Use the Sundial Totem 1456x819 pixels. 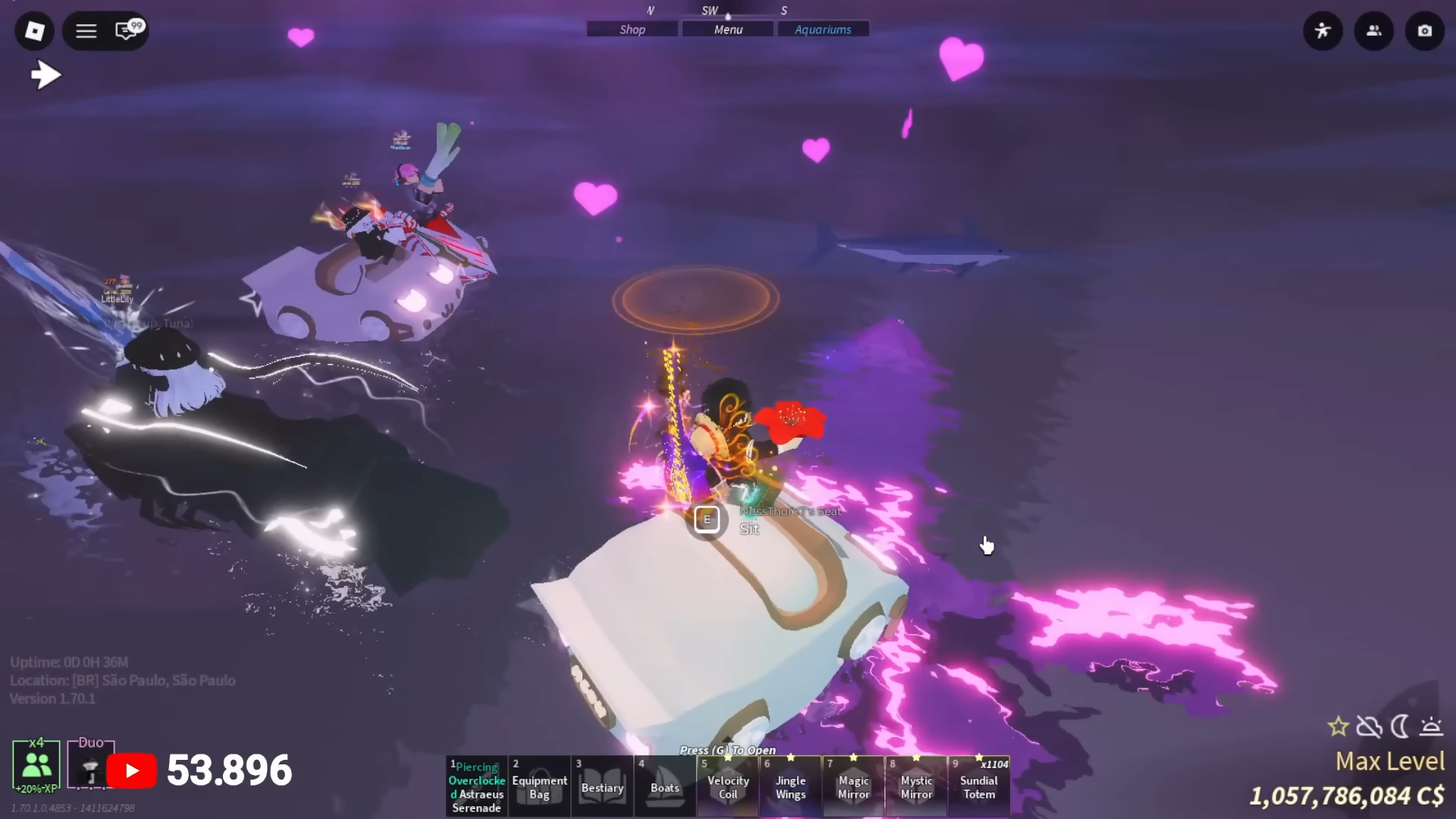(979, 787)
